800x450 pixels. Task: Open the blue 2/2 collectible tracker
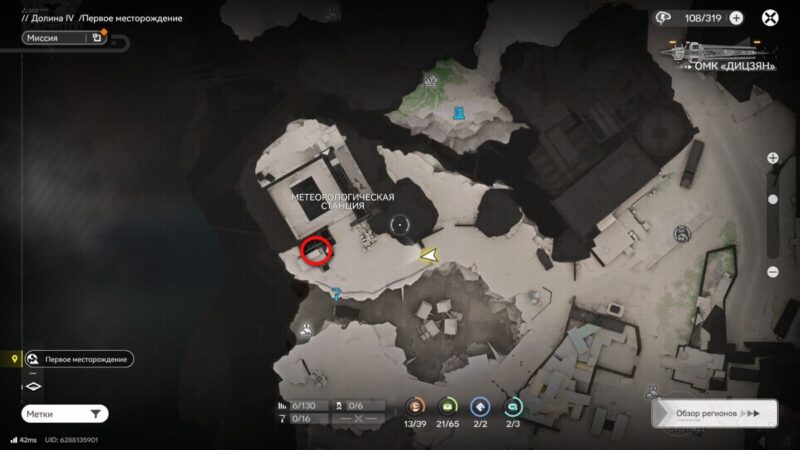482,407
